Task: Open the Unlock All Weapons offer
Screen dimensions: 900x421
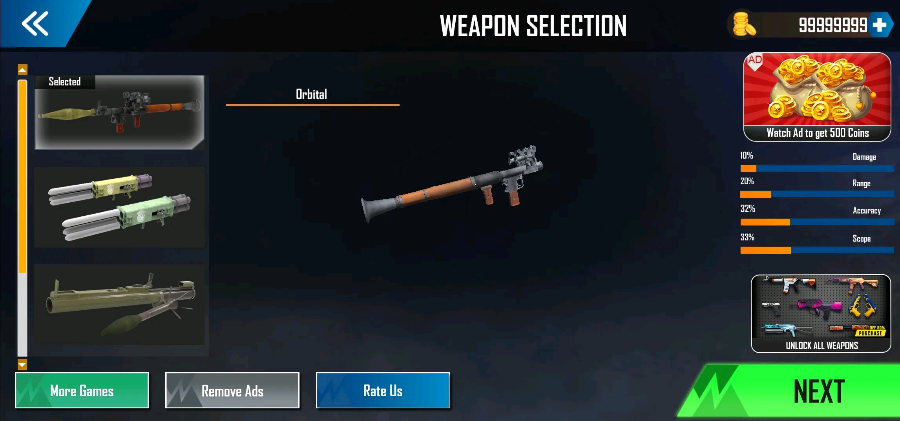Action: (x=820, y=313)
